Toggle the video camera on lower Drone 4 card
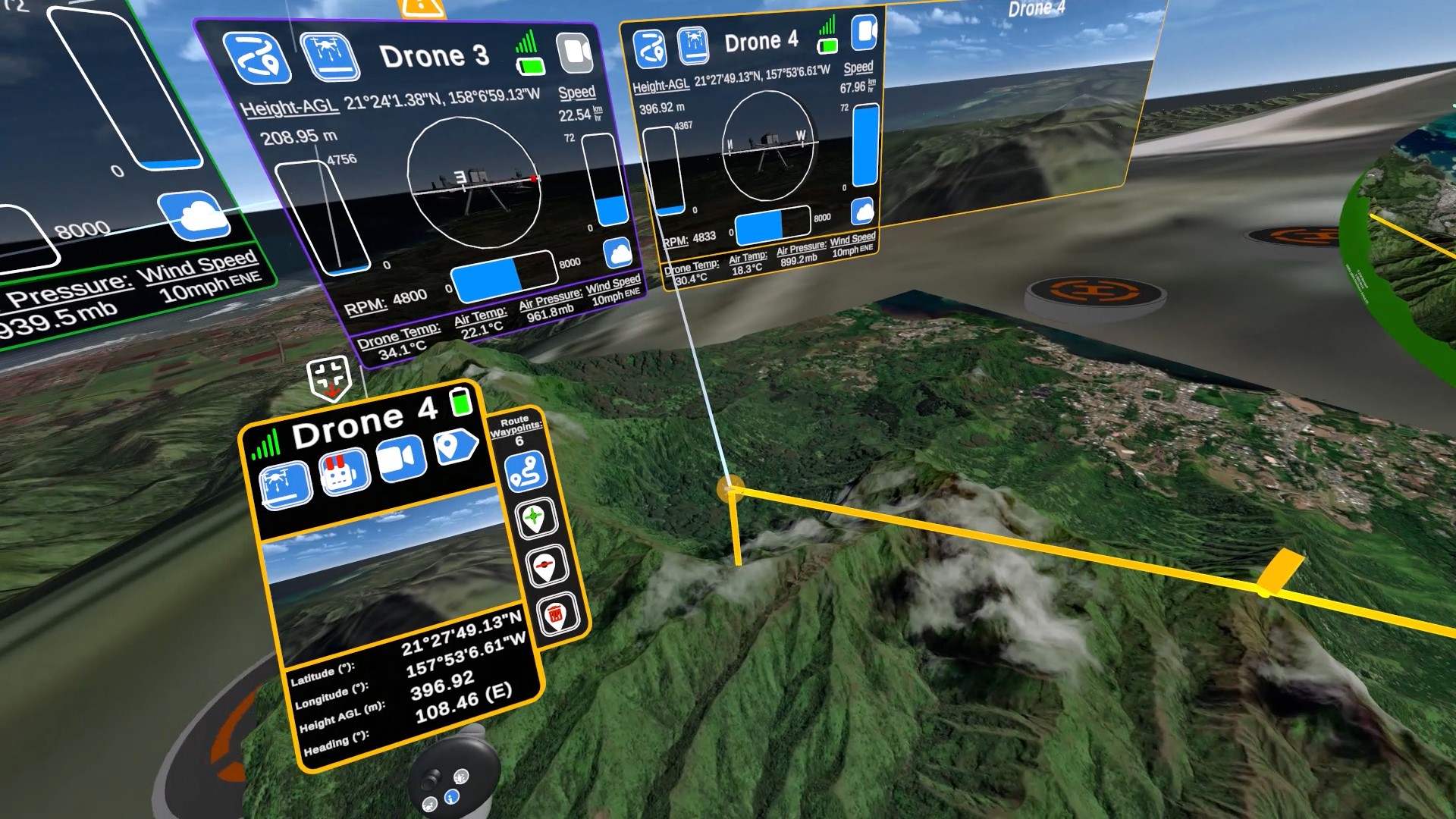 pyautogui.click(x=400, y=458)
